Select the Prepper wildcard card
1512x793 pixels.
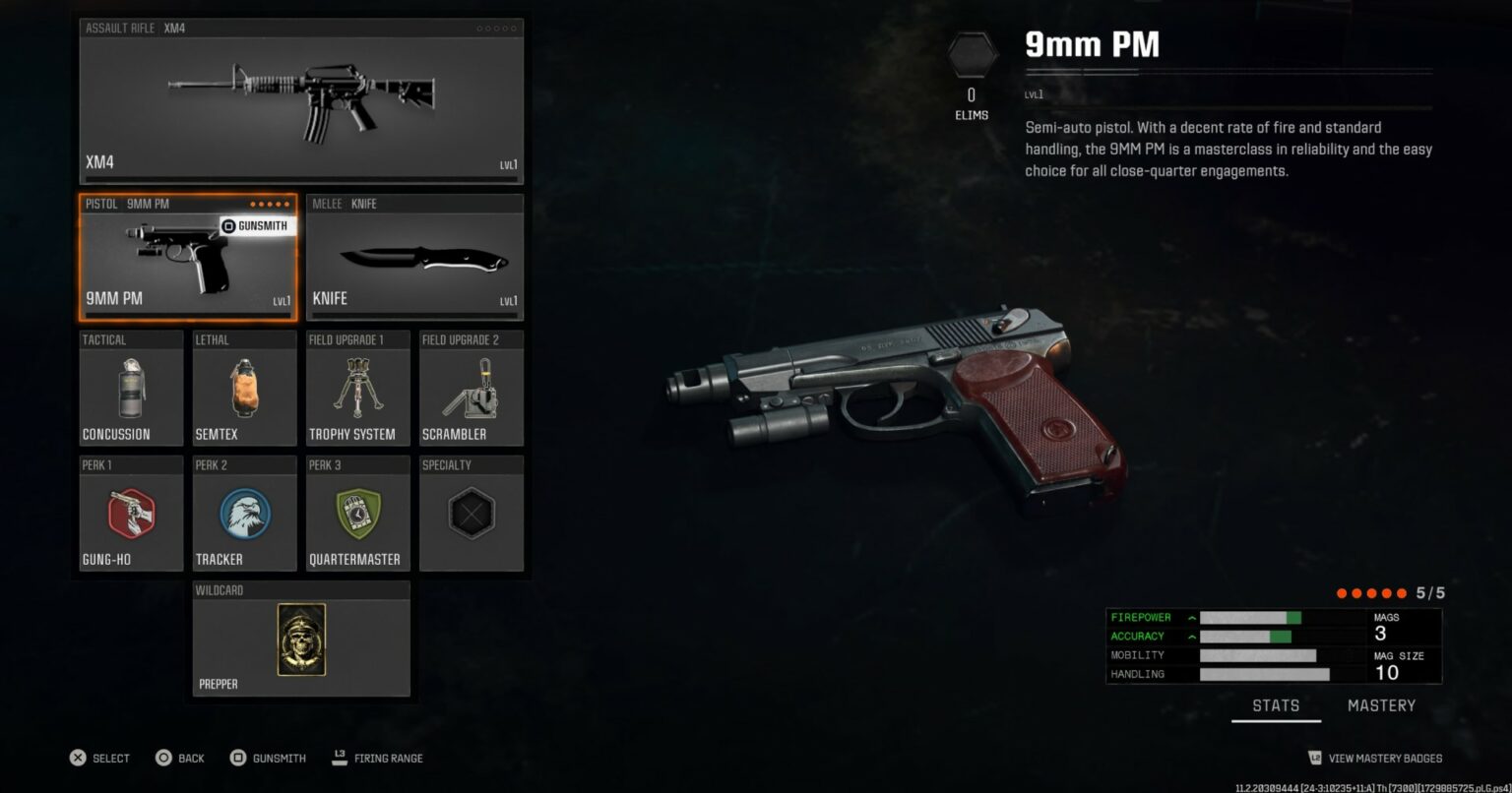(301, 640)
